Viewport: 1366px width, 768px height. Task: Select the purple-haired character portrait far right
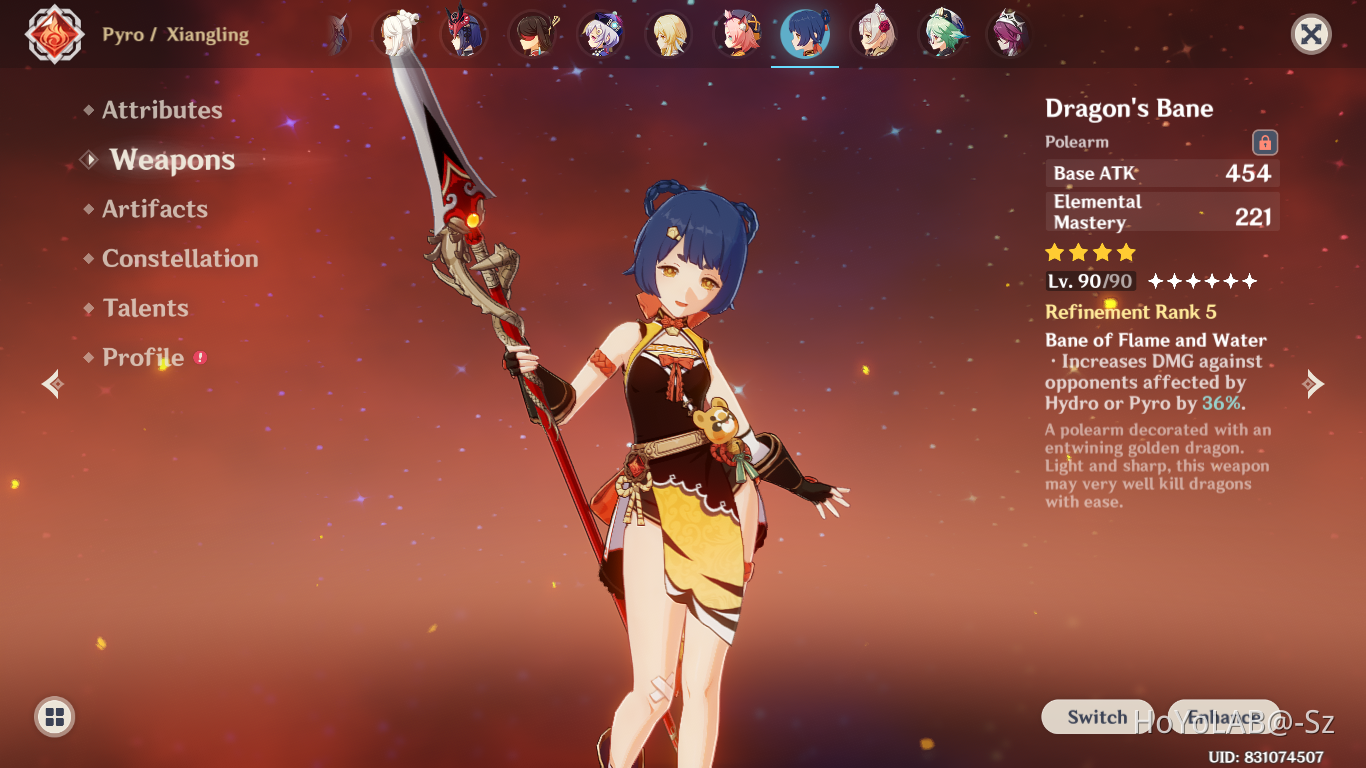pos(1009,33)
